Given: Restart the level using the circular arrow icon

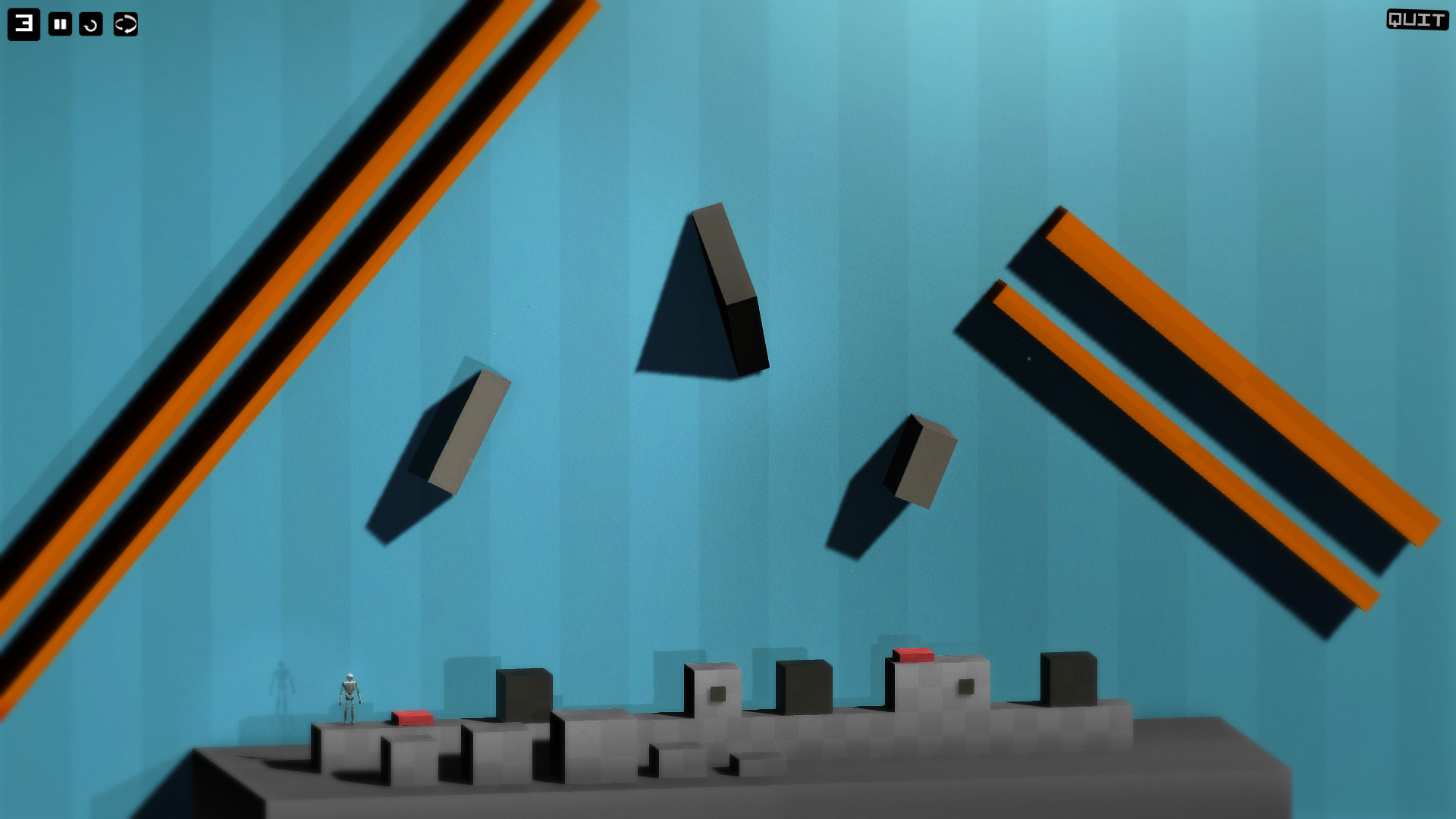Looking at the screenshot, I should [93, 22].
